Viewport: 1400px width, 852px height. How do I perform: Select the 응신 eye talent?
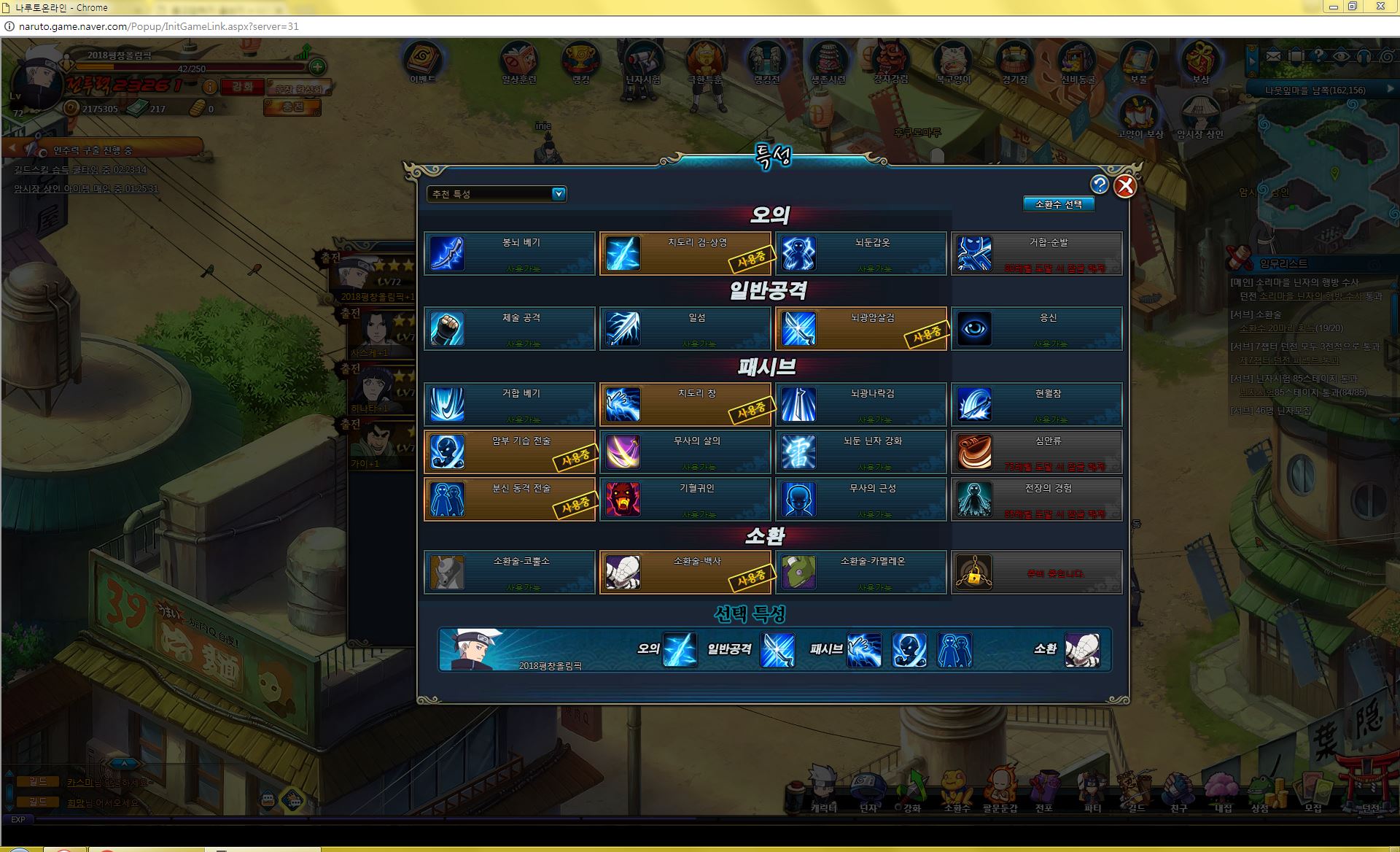(1036, 329)
